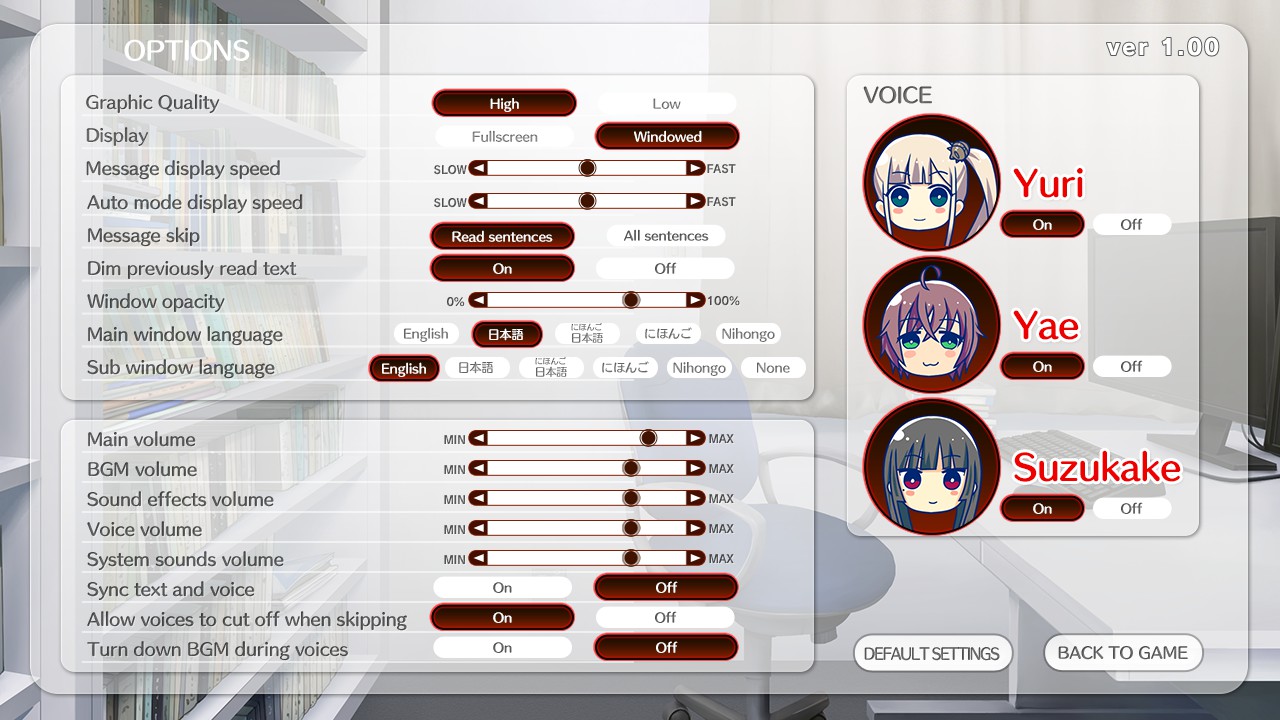Enable Sync text and voice

pos(502,587)
